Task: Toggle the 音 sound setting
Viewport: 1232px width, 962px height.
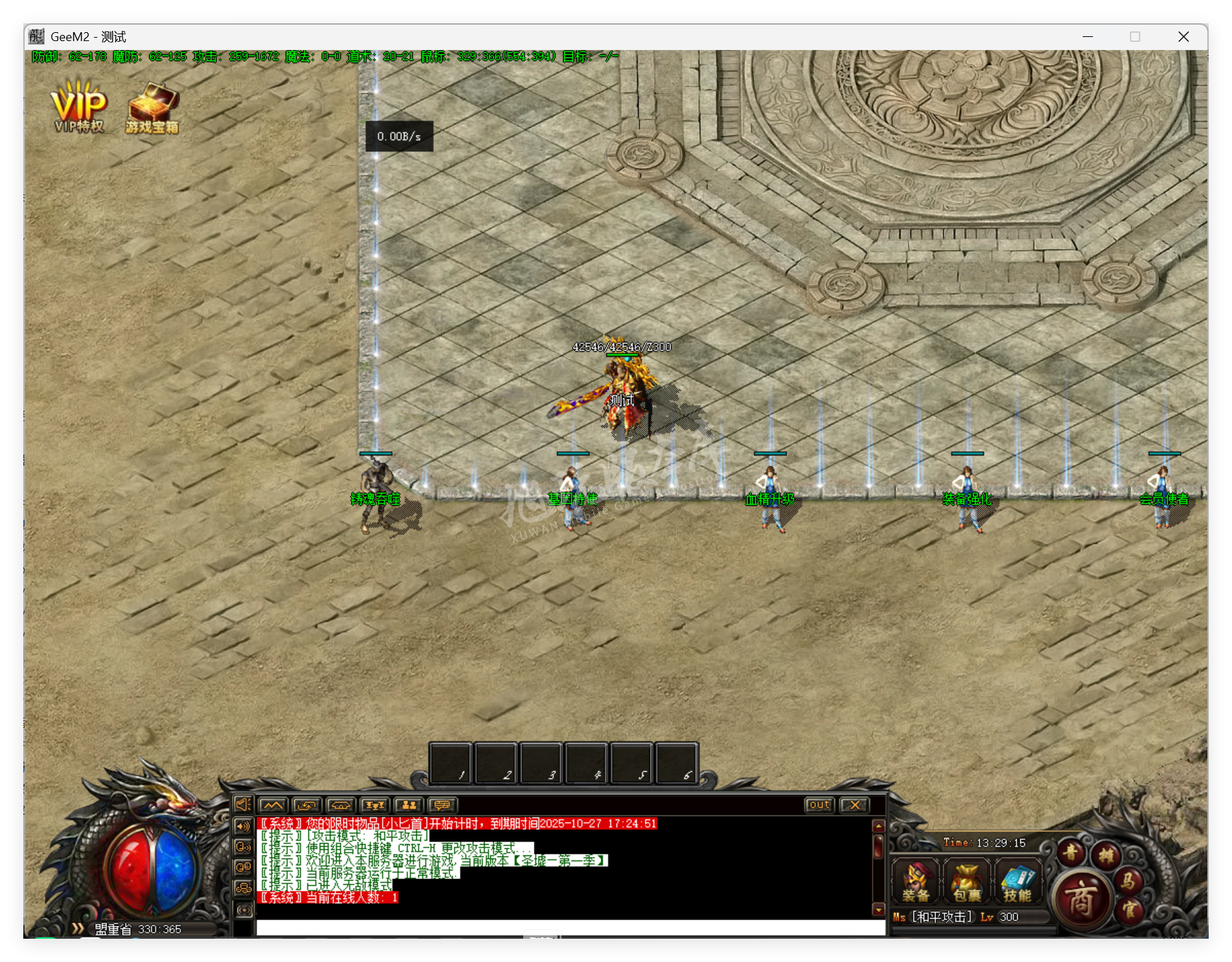Action: coord(1070,852)
